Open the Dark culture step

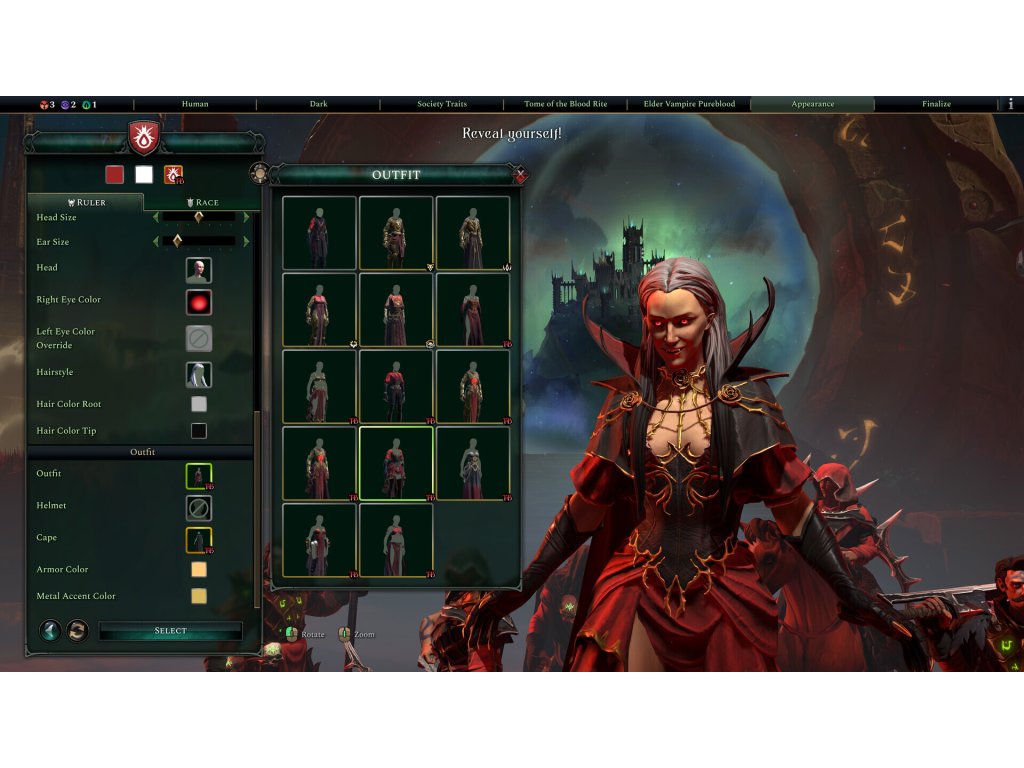pyautogui.click(x=318, y=104)
